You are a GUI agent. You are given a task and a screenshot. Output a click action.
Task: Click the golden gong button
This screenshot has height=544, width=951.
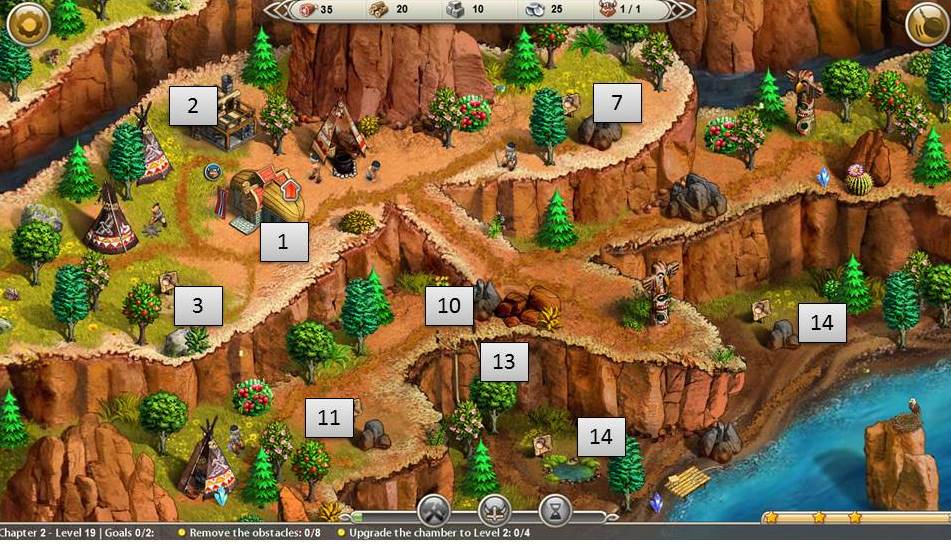[x=926, y=23]
